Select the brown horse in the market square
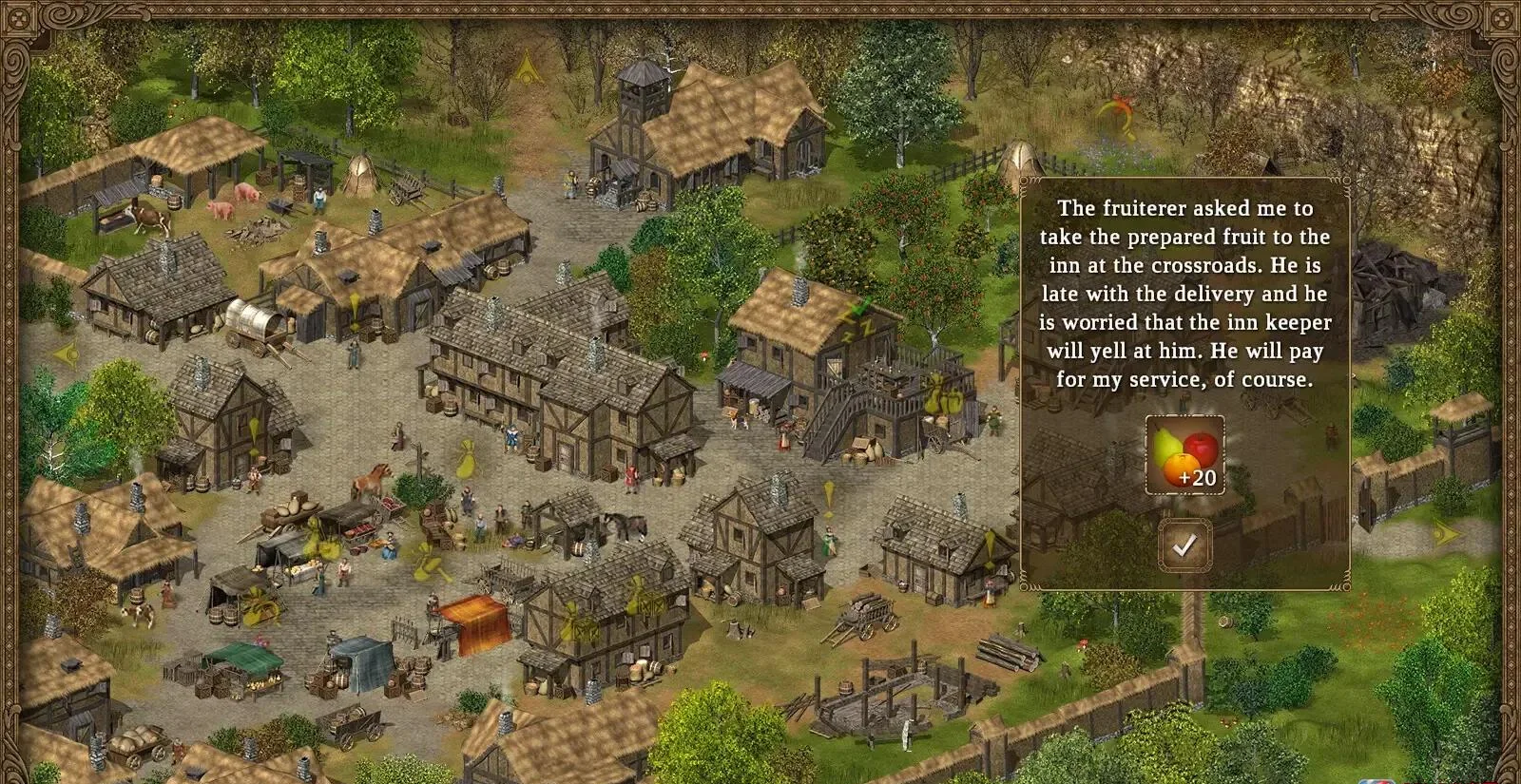This screenshot has height=784, width=1521. pos(376,480)
